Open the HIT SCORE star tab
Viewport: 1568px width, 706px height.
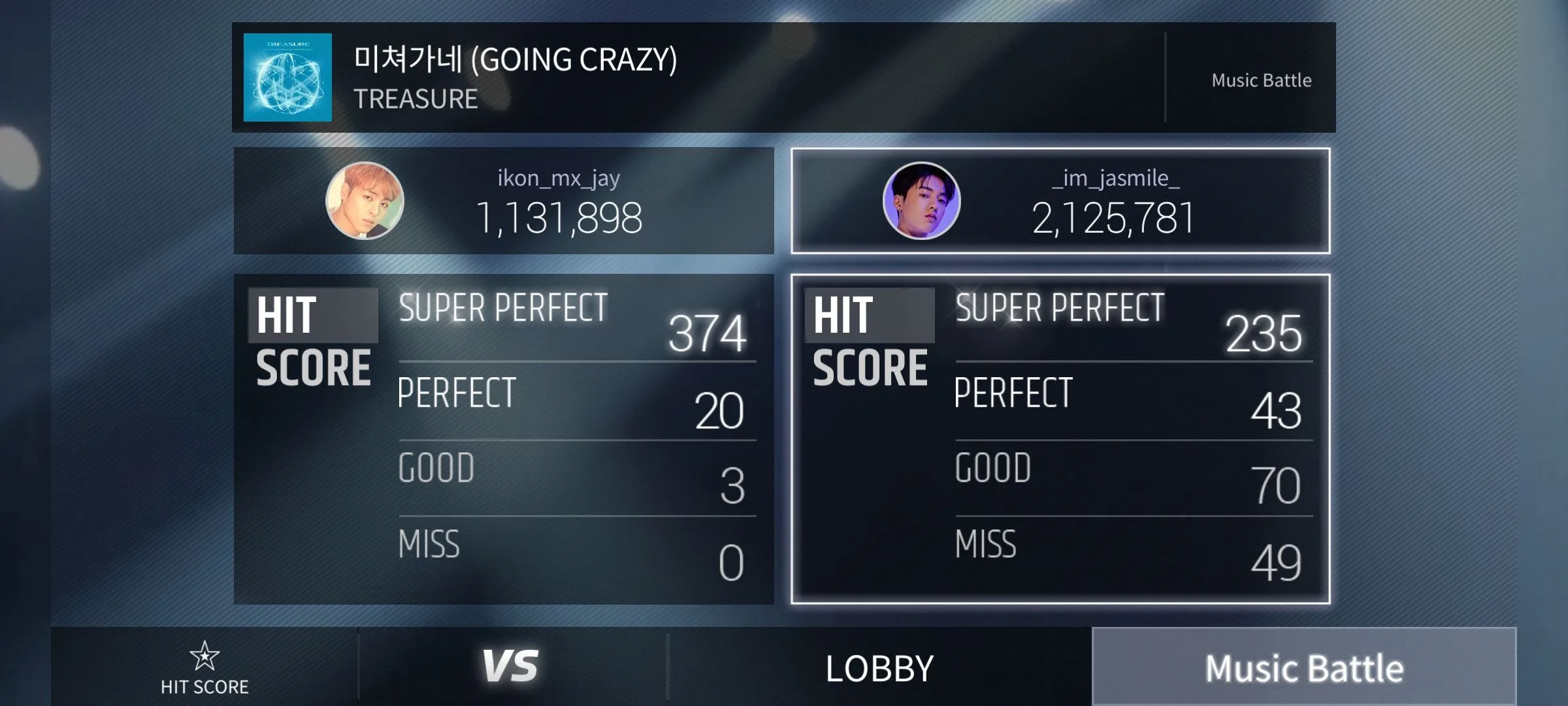(204, 668)
